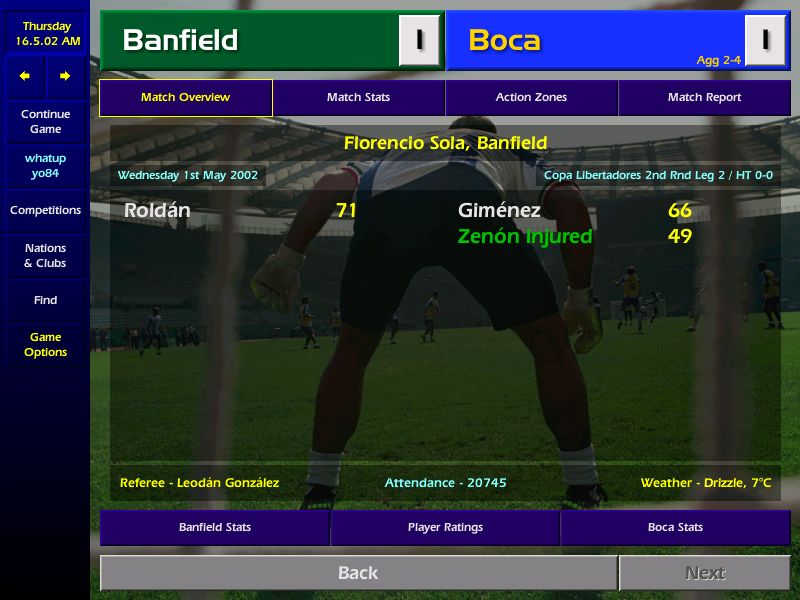
Task: Click the Continue Game button
Action: coord(45,121)
